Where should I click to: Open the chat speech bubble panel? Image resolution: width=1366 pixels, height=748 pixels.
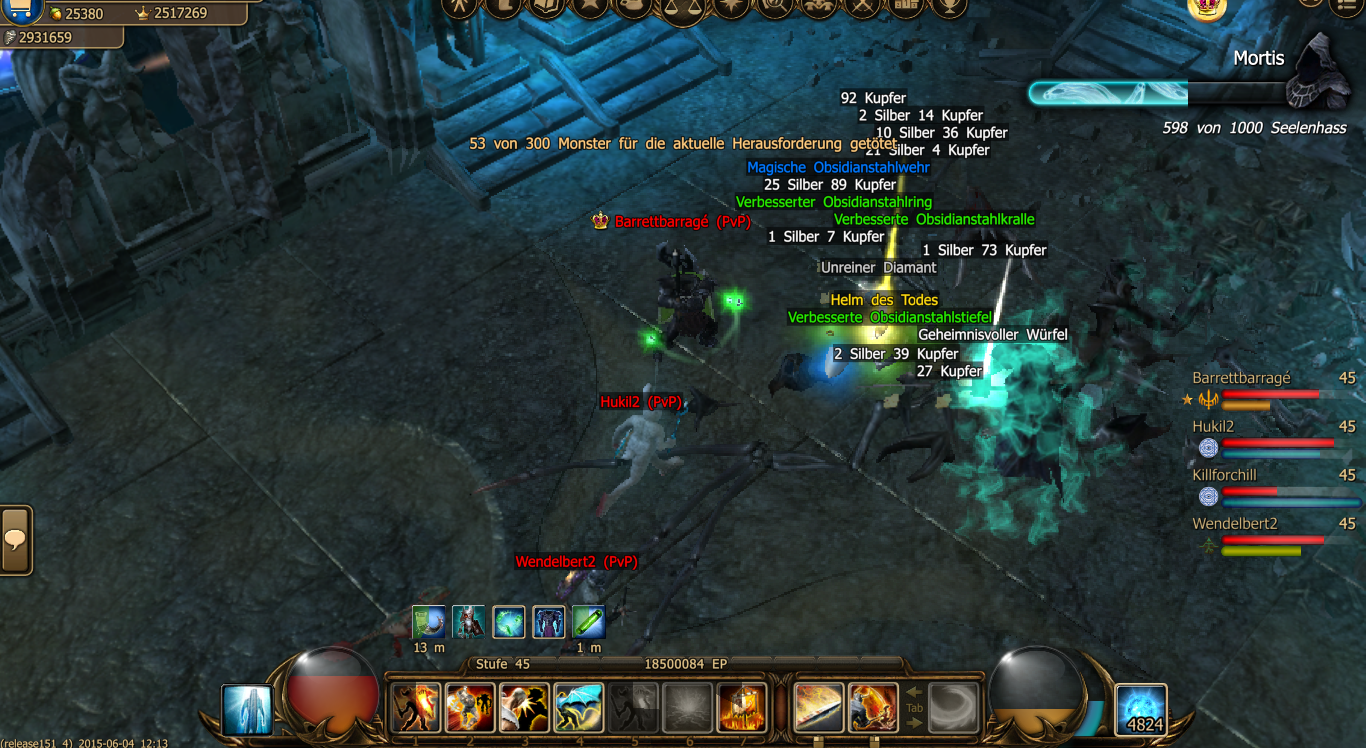(16, 540)
